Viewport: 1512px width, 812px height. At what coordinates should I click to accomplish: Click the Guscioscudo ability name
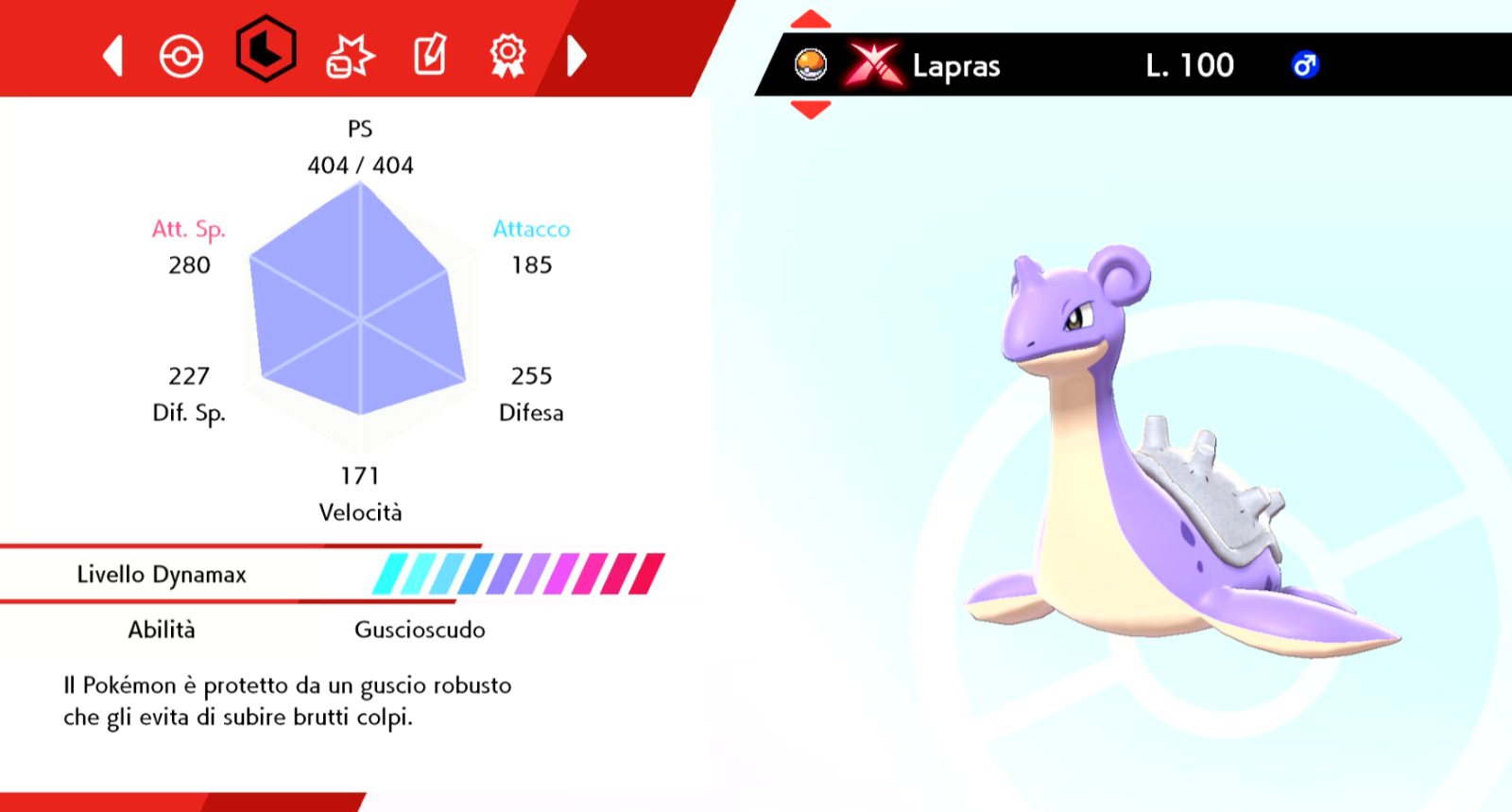[419, 629]
